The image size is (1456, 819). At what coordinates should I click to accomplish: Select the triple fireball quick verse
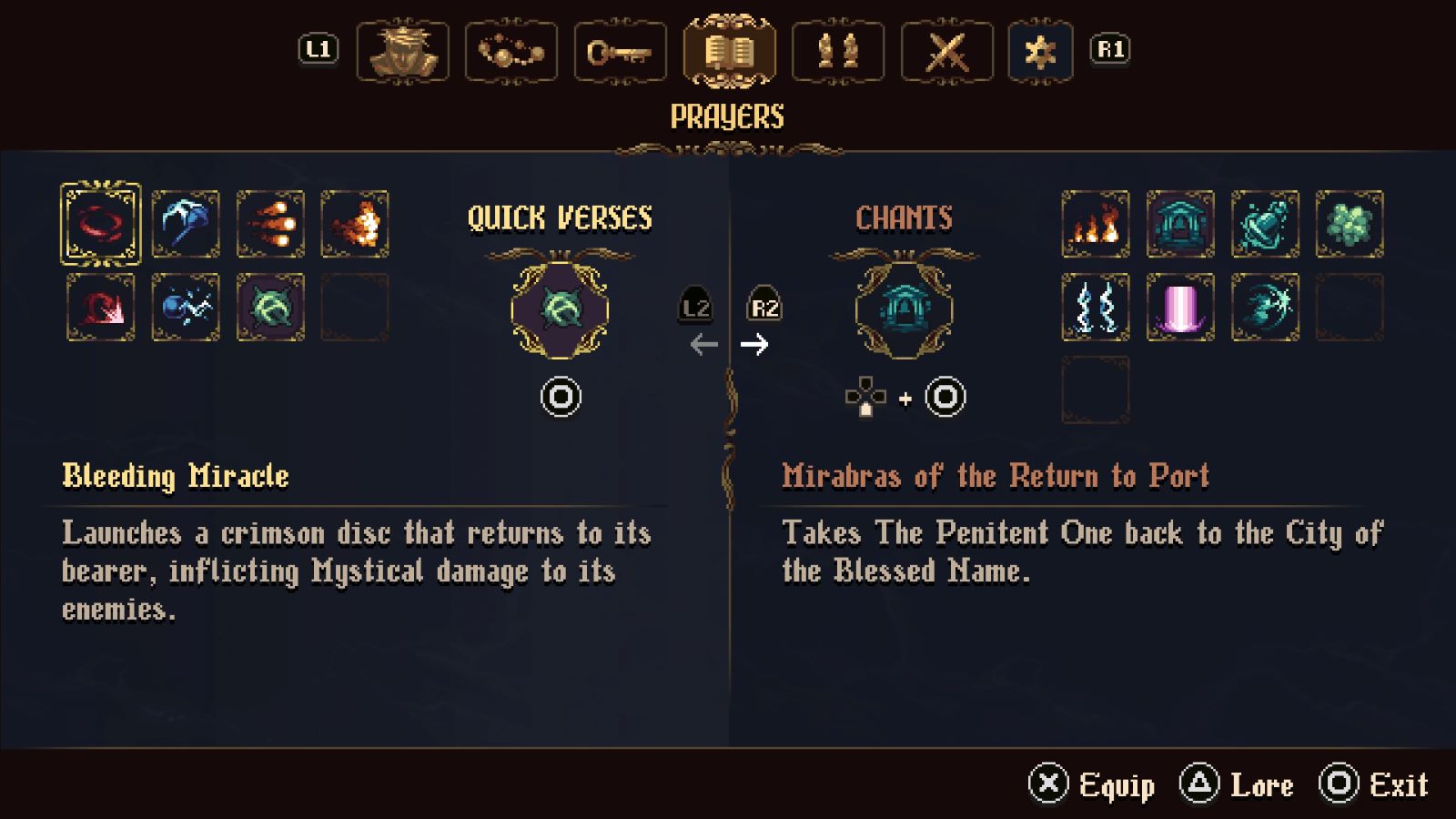[270, 224]
